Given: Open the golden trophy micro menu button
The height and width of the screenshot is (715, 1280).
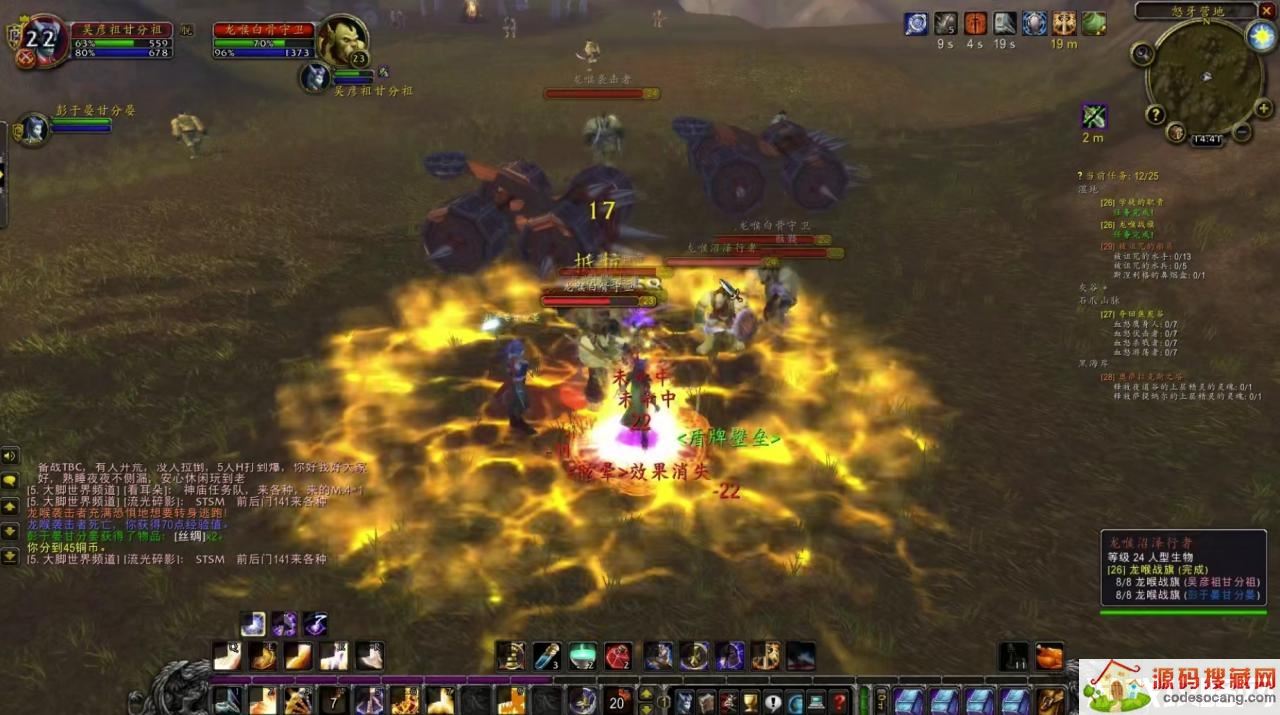Looking at the screenshot, I should click(x=751, y=701).
